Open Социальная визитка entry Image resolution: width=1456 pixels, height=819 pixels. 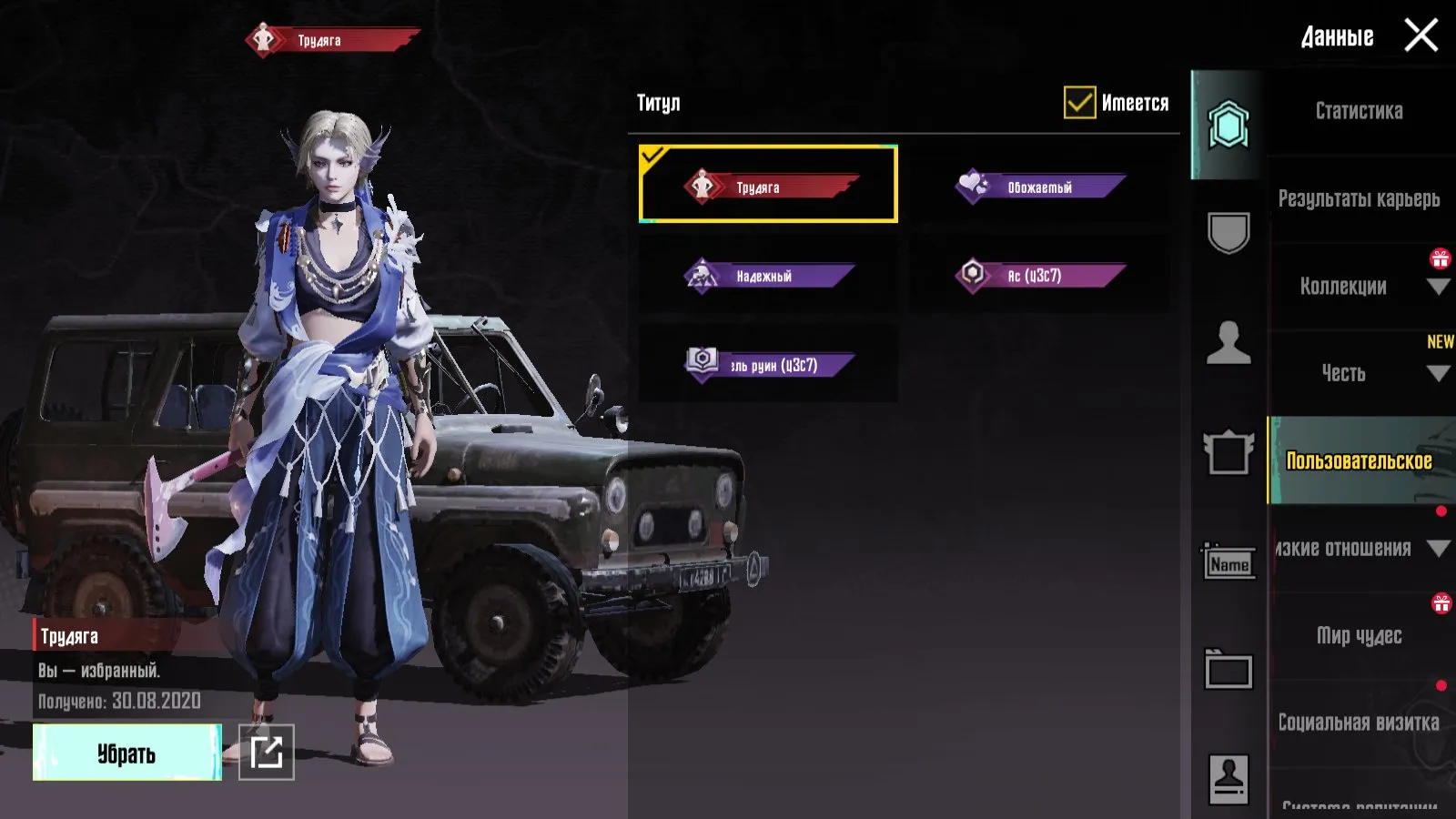(1359, 723)
